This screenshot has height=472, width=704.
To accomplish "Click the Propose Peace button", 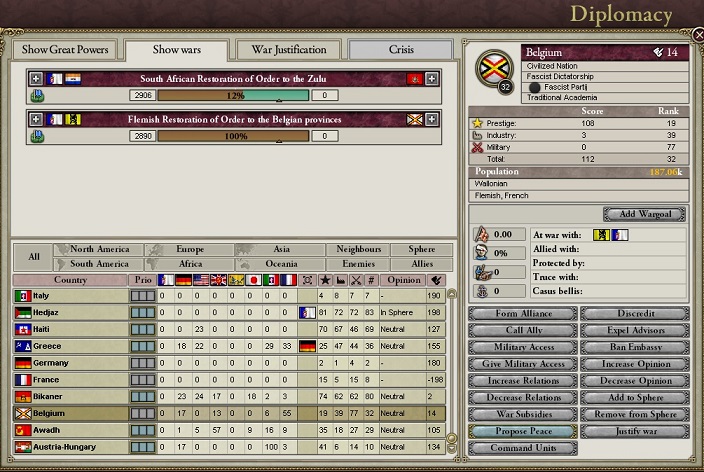I will (522, 431).
